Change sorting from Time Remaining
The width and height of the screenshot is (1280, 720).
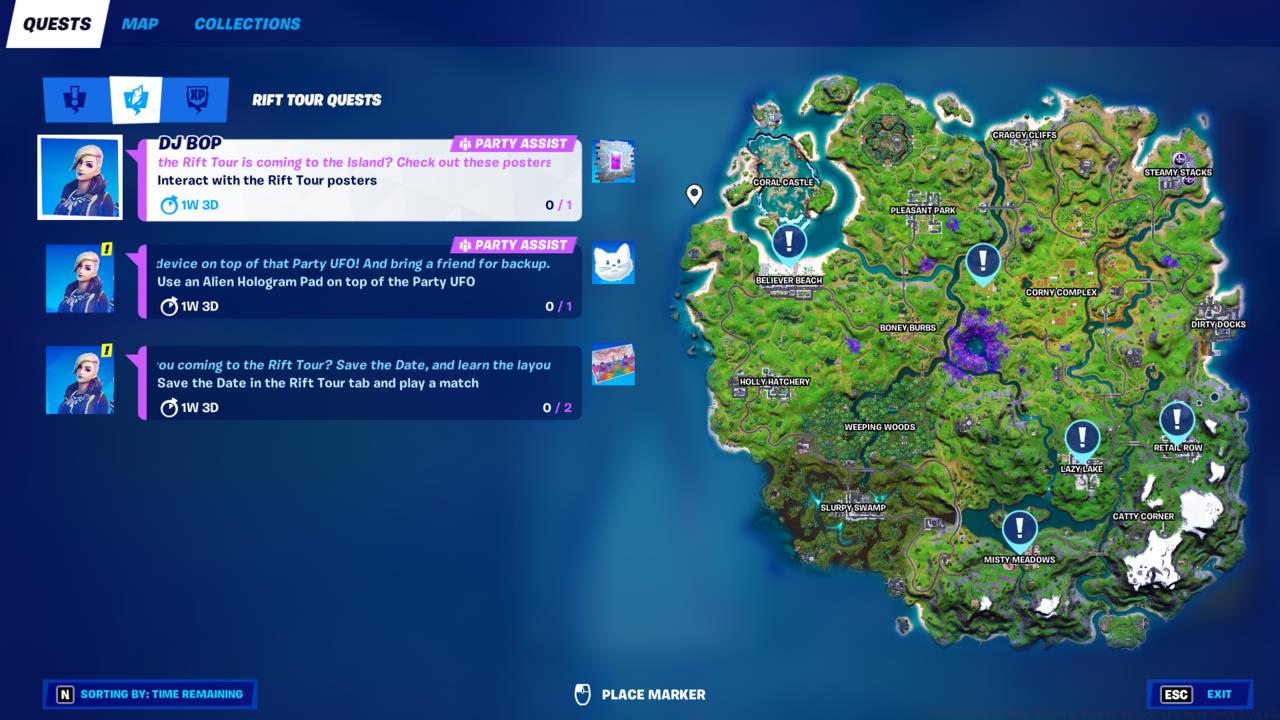point(149,694)
